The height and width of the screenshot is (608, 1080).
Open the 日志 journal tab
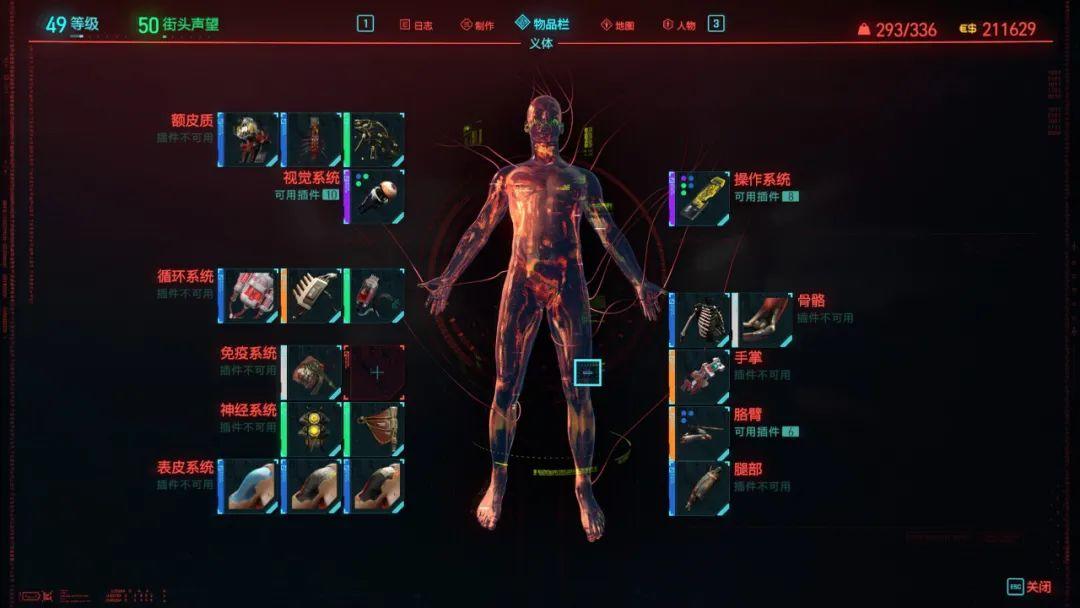(x=416, y=25)
